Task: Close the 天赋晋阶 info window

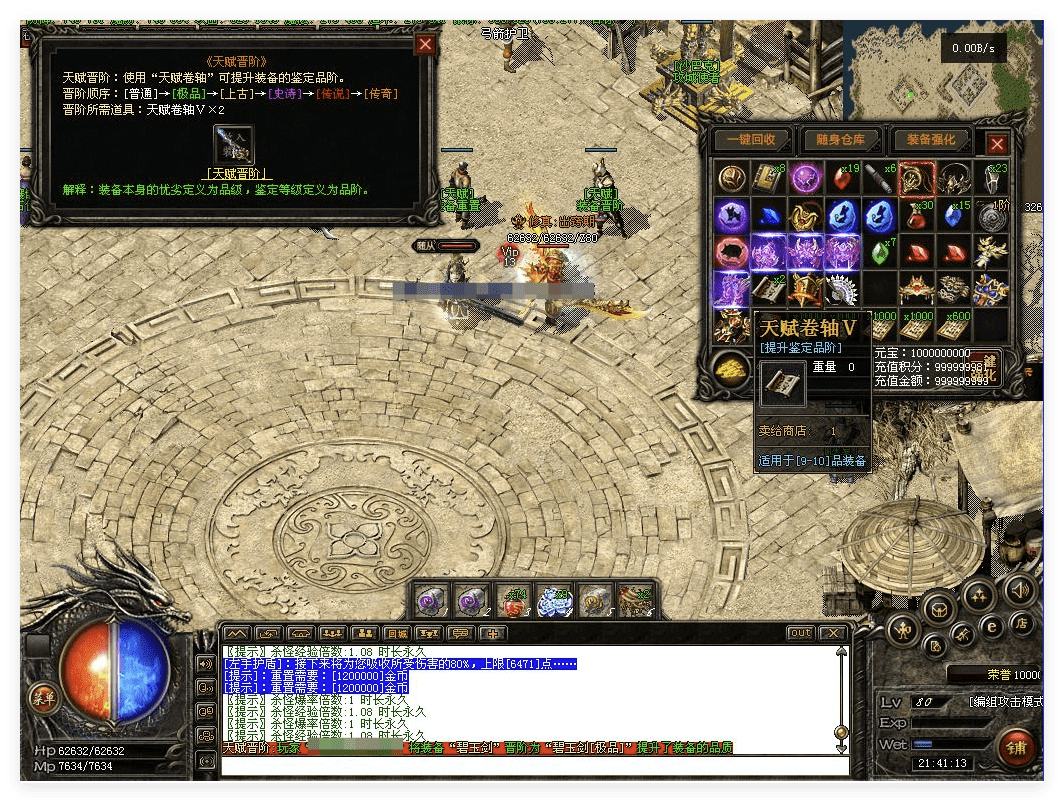Action: (x=425, y=44)
